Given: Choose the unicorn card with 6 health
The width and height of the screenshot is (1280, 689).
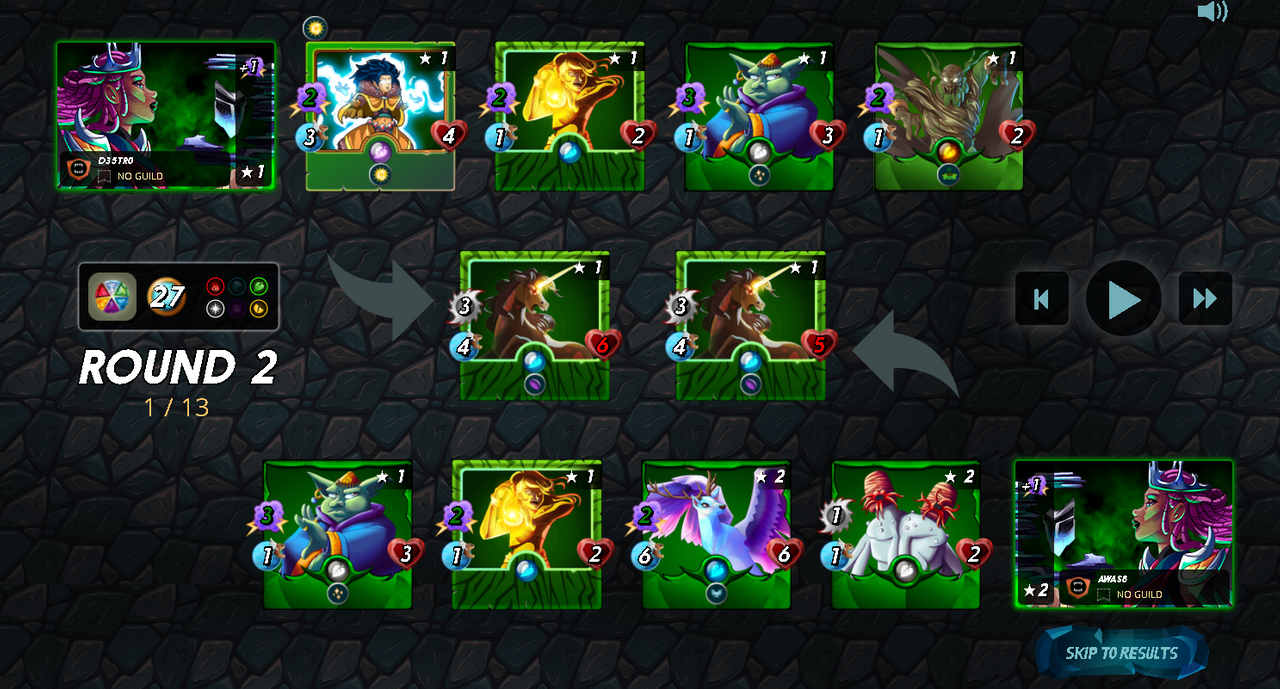Looking at the screenshot, I should point(535,325).
